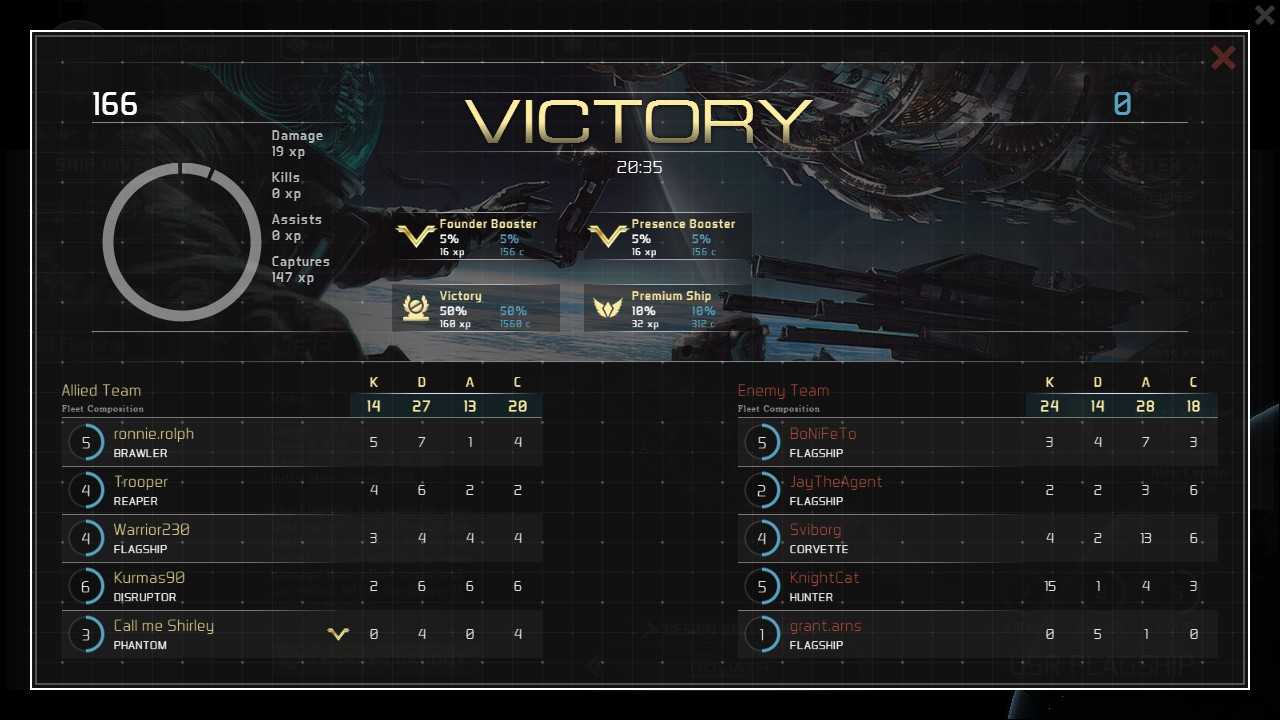Select Warrior230 in the allied list
Image resolution: width=1280 pixels, height=720 pixels.
pyautogui.click(x=301, y=538)
